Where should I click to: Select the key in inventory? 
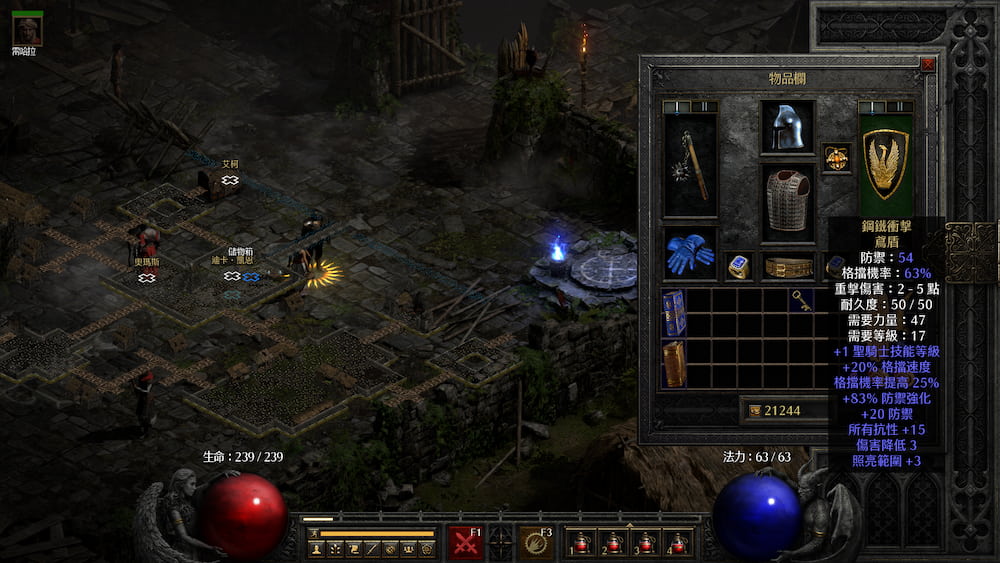pyautogui.click(x=800, y=300)
